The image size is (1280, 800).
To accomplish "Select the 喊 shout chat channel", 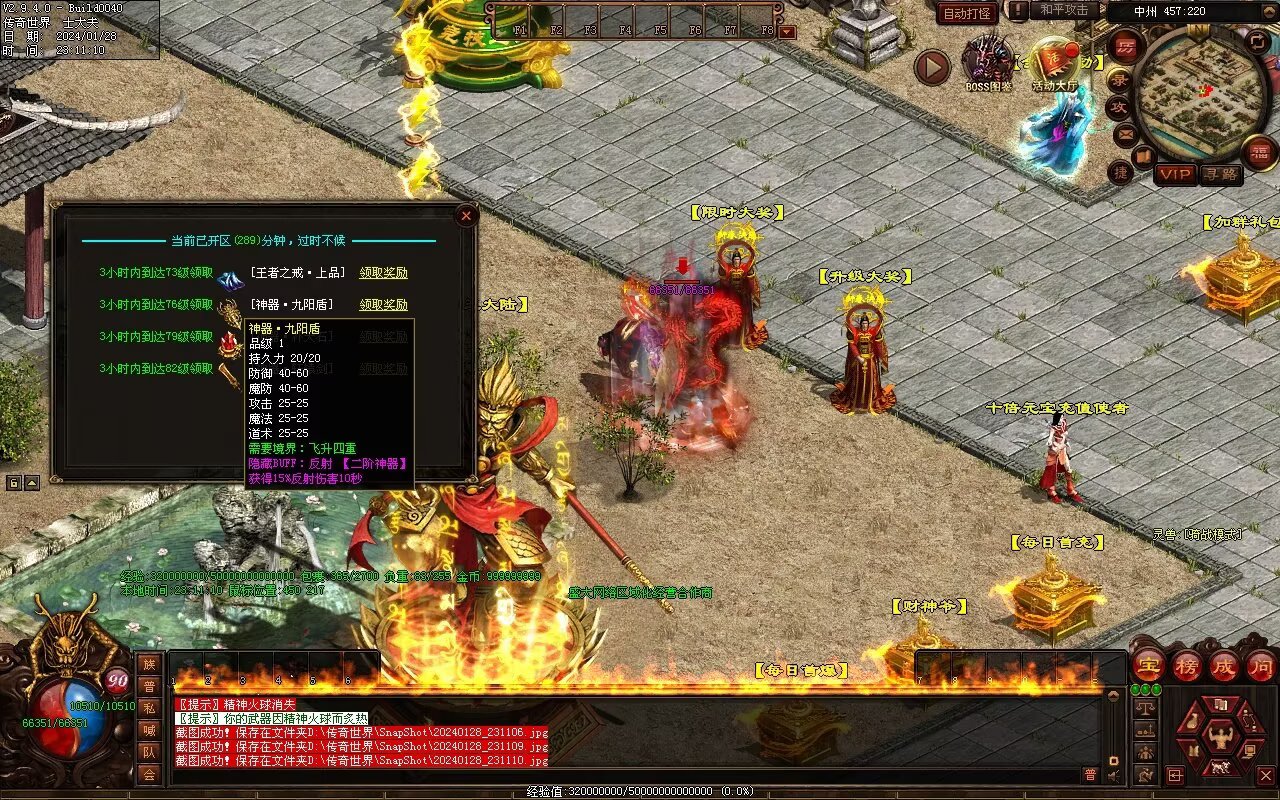I will (x=149, y=730).
